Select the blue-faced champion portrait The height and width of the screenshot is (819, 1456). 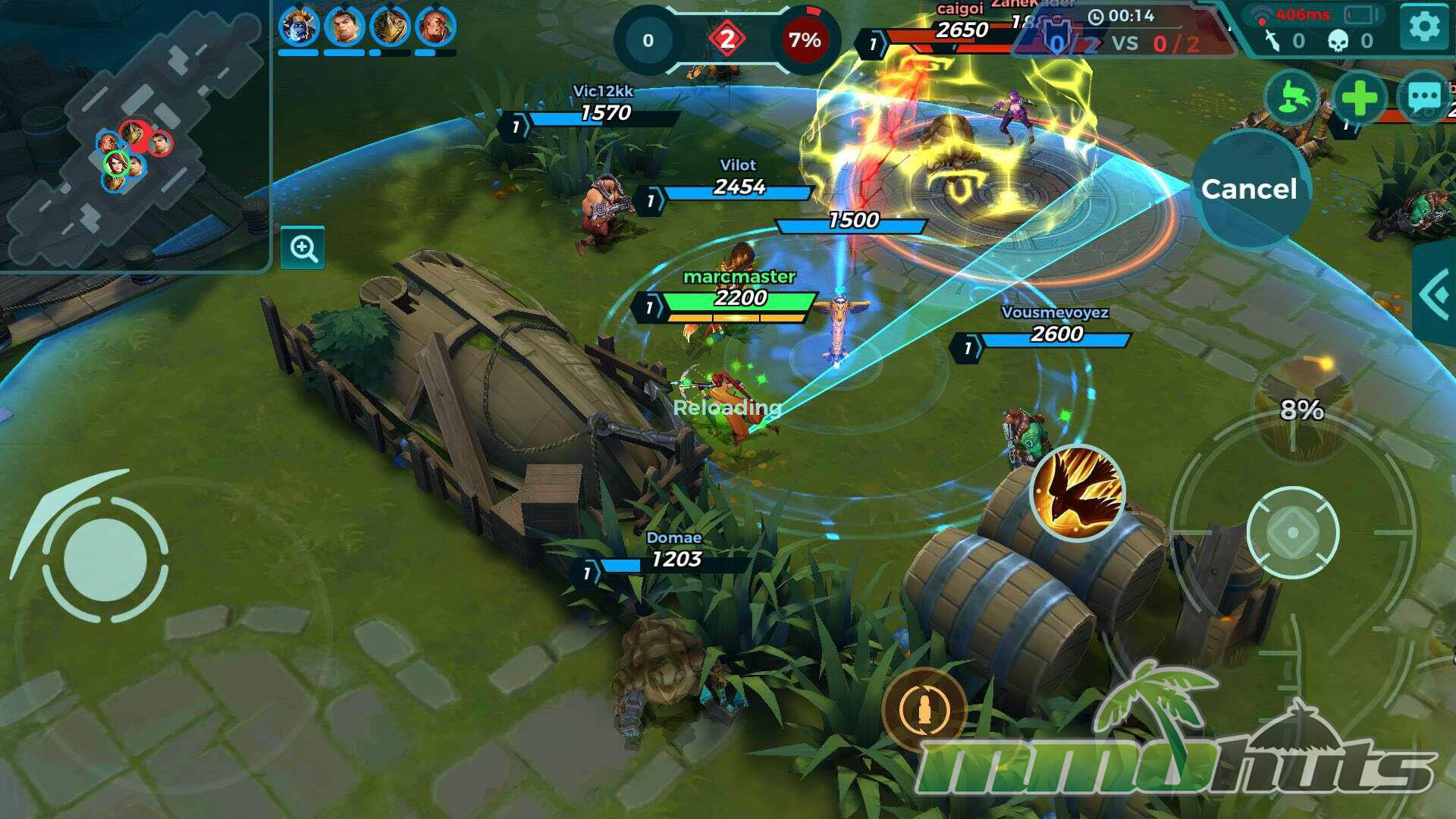(299, 27)
